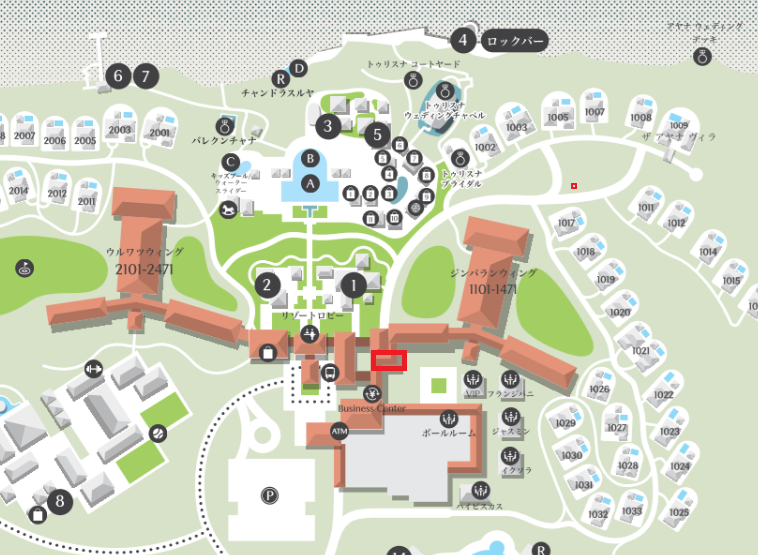Select the number 2 map marker
Image resolution: width=758 pixels, height=555 pixels.
tap(267, 285)
